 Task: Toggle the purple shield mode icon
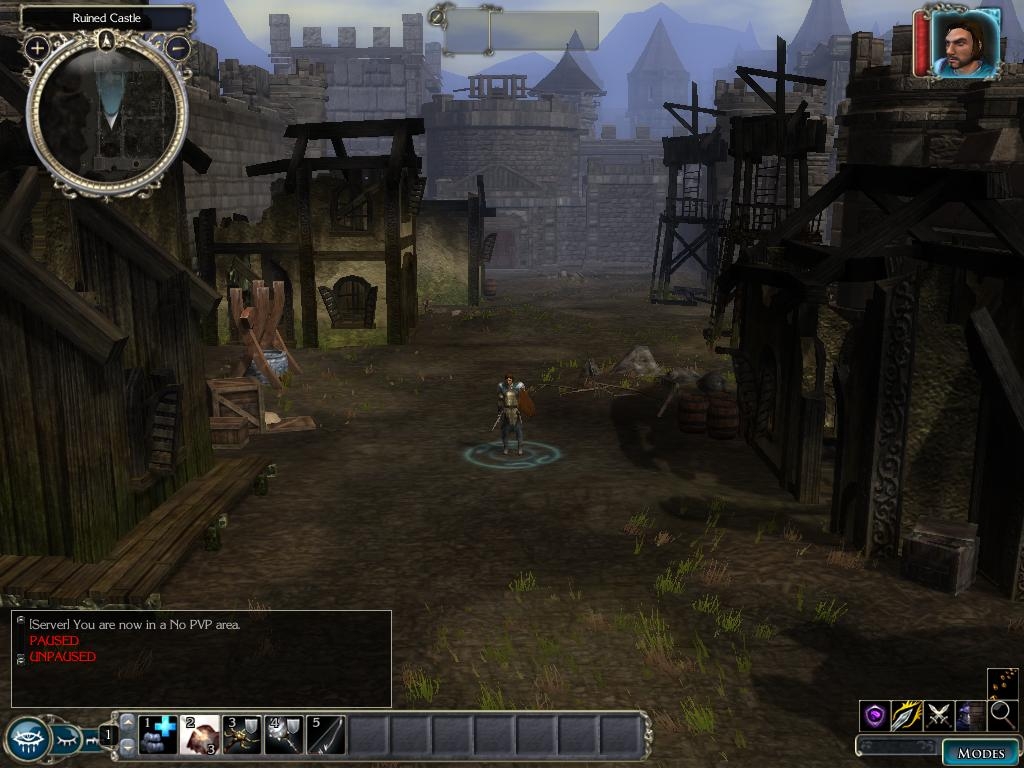coord(875,715)
